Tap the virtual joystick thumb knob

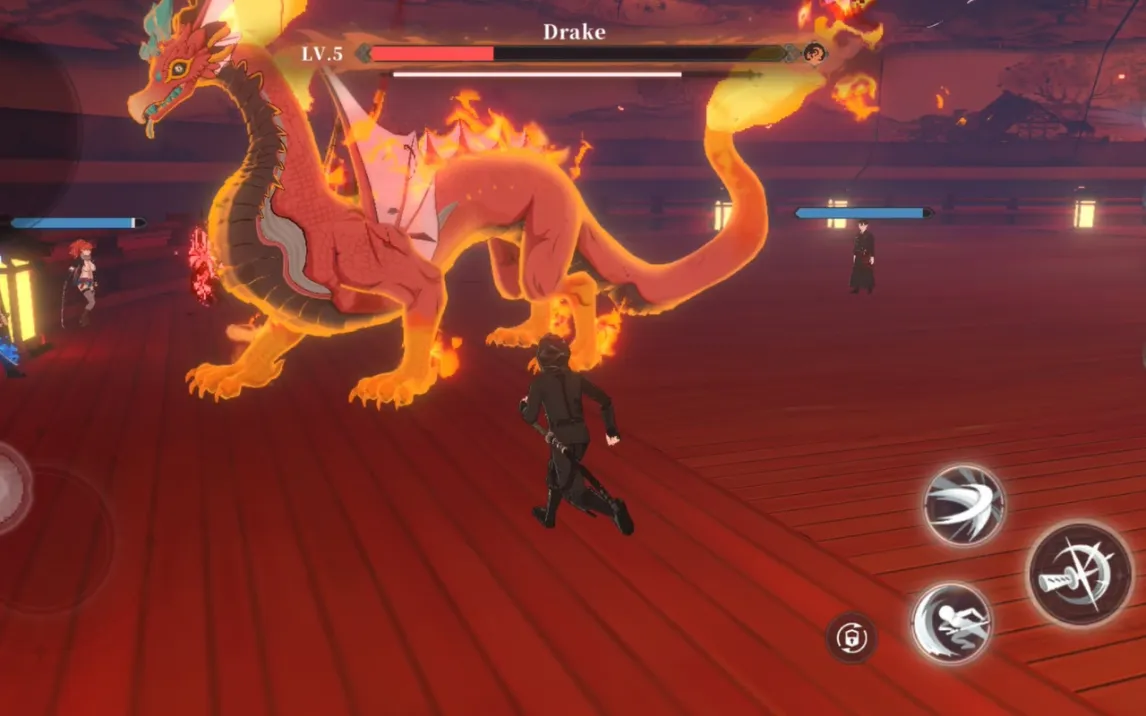click(x=10, y=488)
